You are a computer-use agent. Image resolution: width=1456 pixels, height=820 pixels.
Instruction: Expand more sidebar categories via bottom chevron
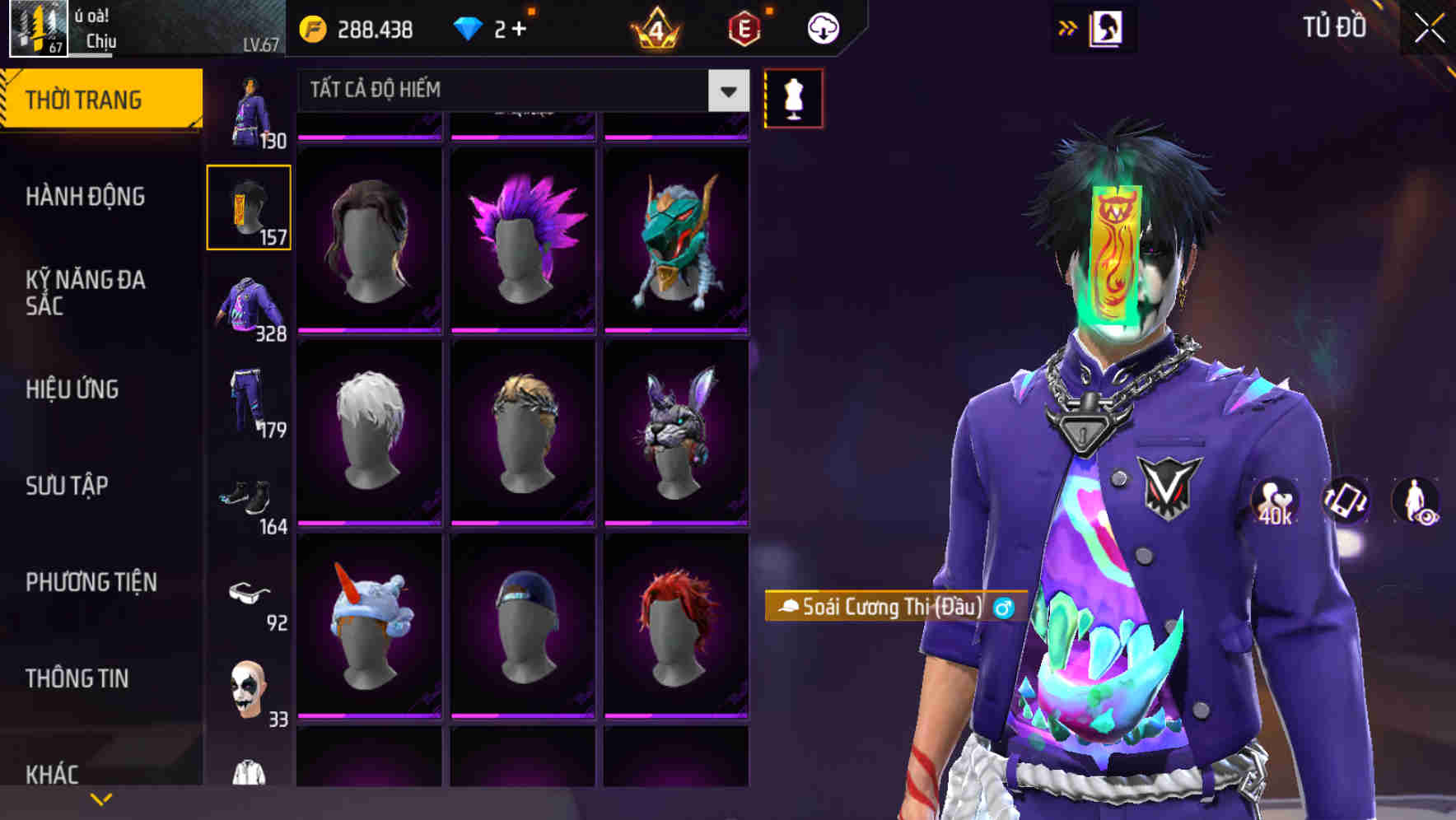click(101, 798)
